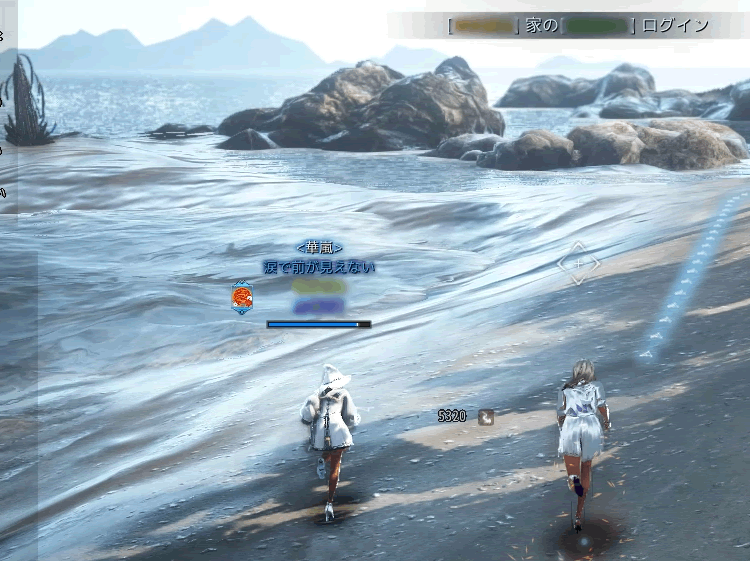
Task: Click the orange guild emblem badge
Action: (x=241, y=298)
